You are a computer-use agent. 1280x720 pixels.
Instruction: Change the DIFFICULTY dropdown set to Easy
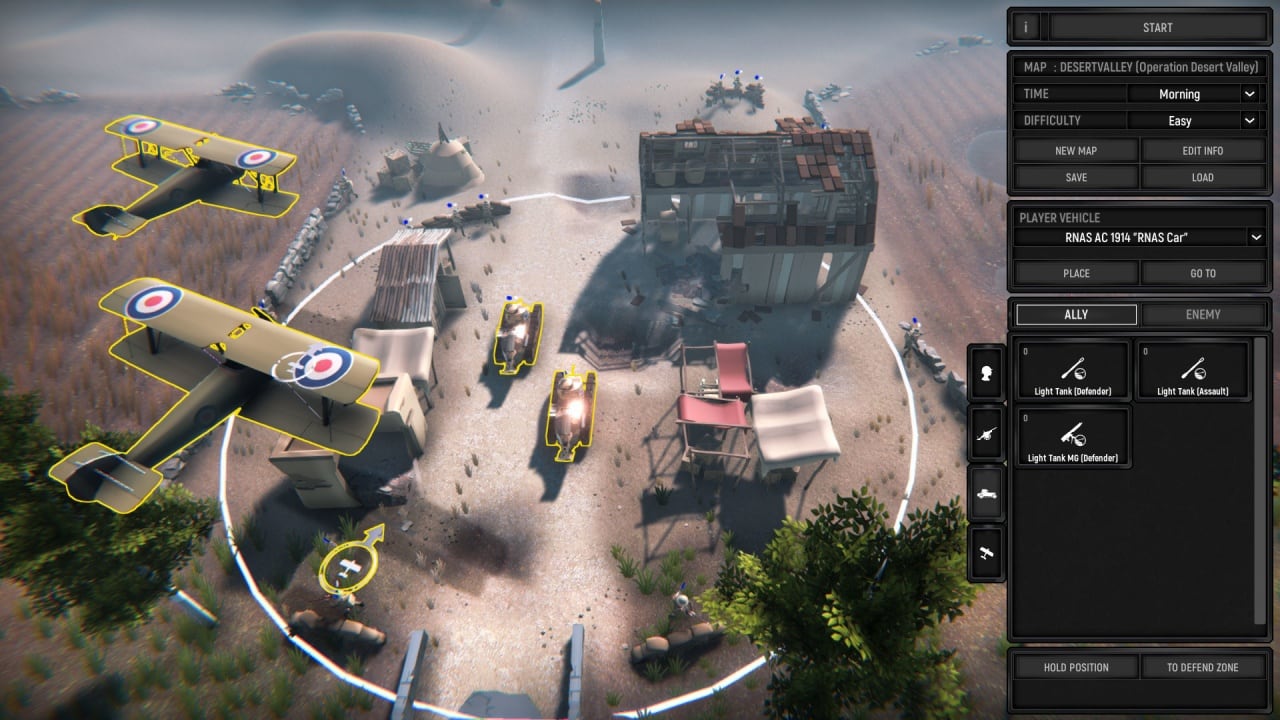[1192, 120]
